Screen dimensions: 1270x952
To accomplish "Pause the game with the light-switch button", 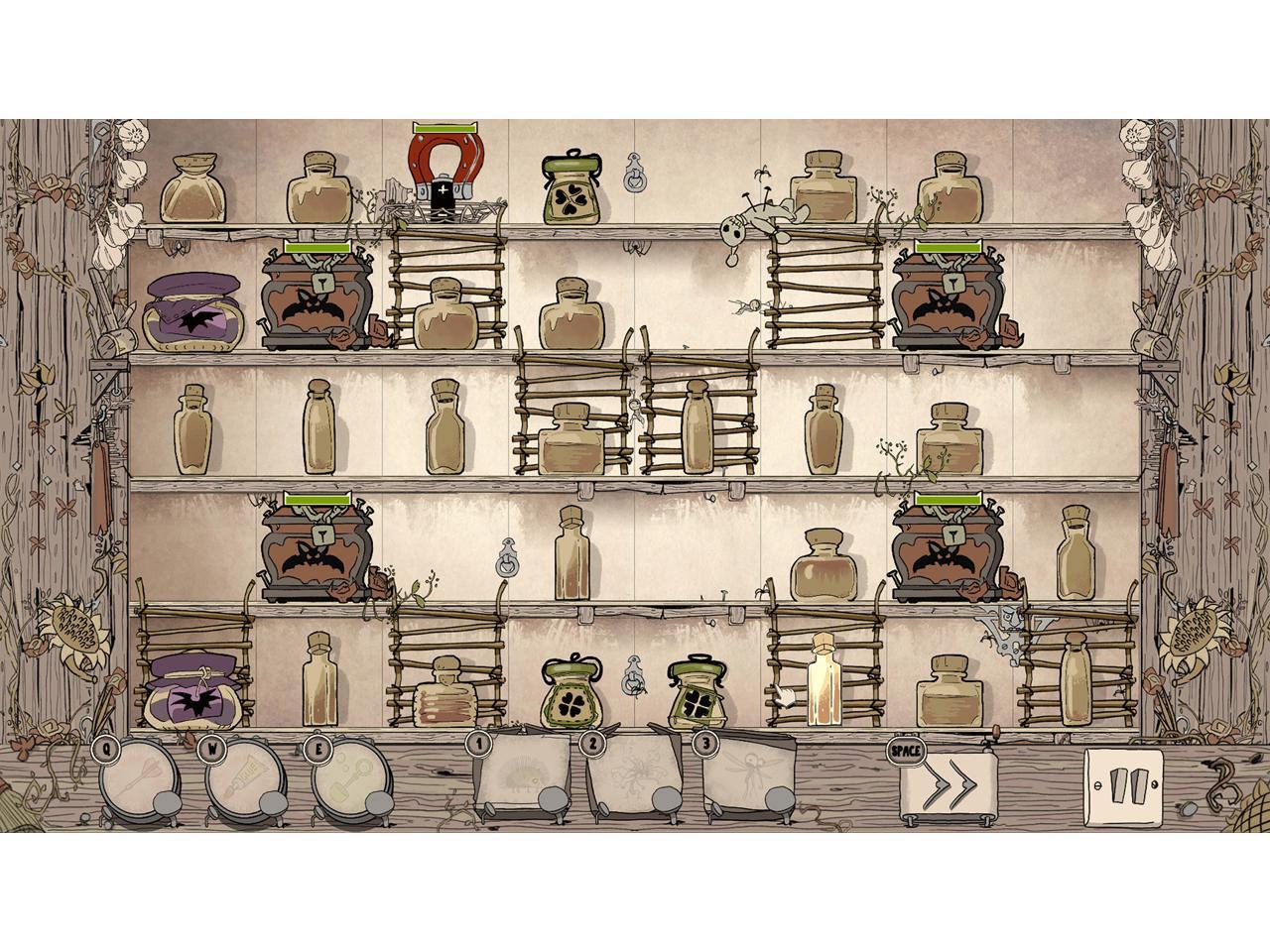I will pos(1125,787).
